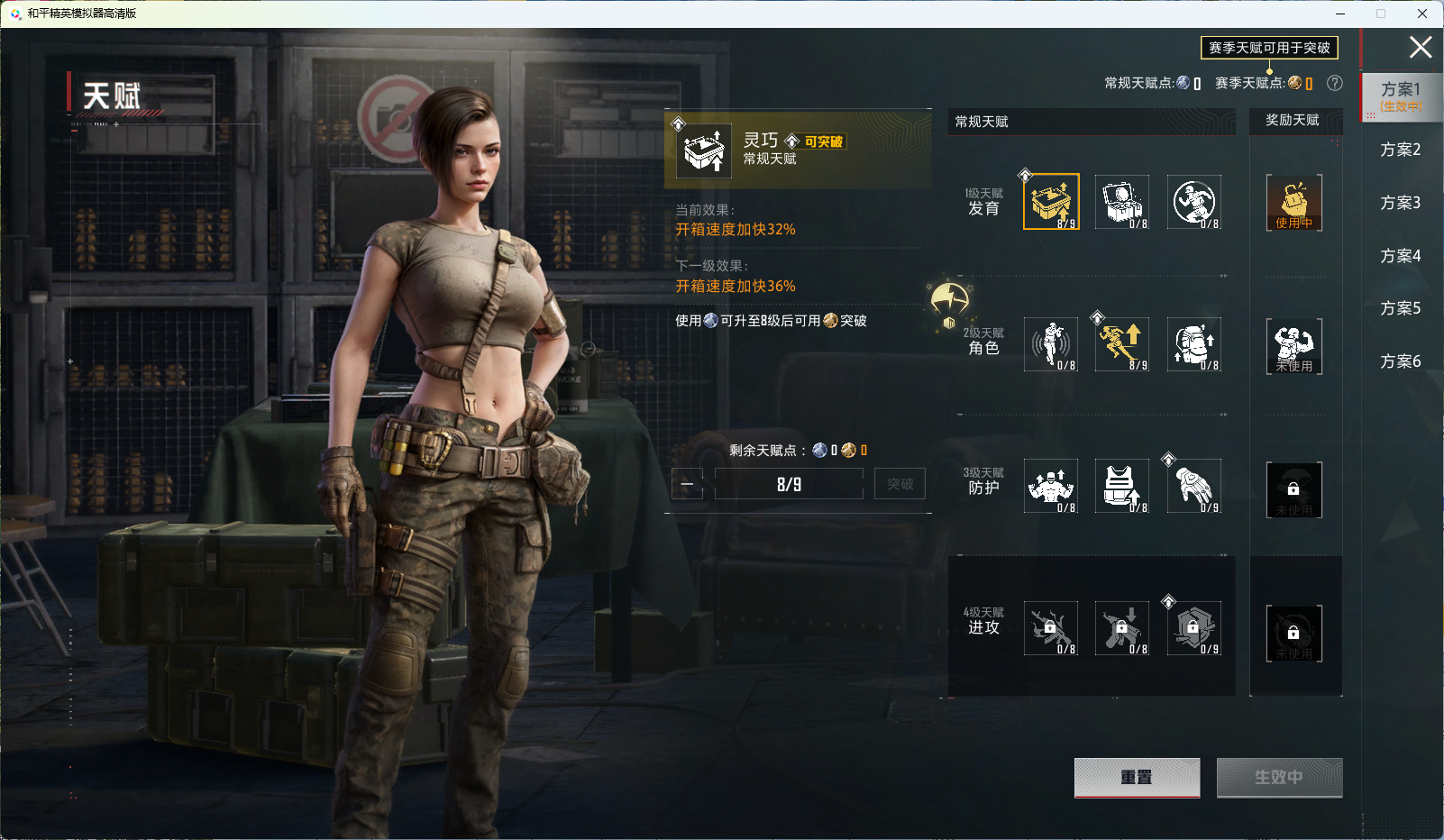Click the 重置 reset button
Viewport: 1444px width, 840px height.
[x=1137, y=777]
